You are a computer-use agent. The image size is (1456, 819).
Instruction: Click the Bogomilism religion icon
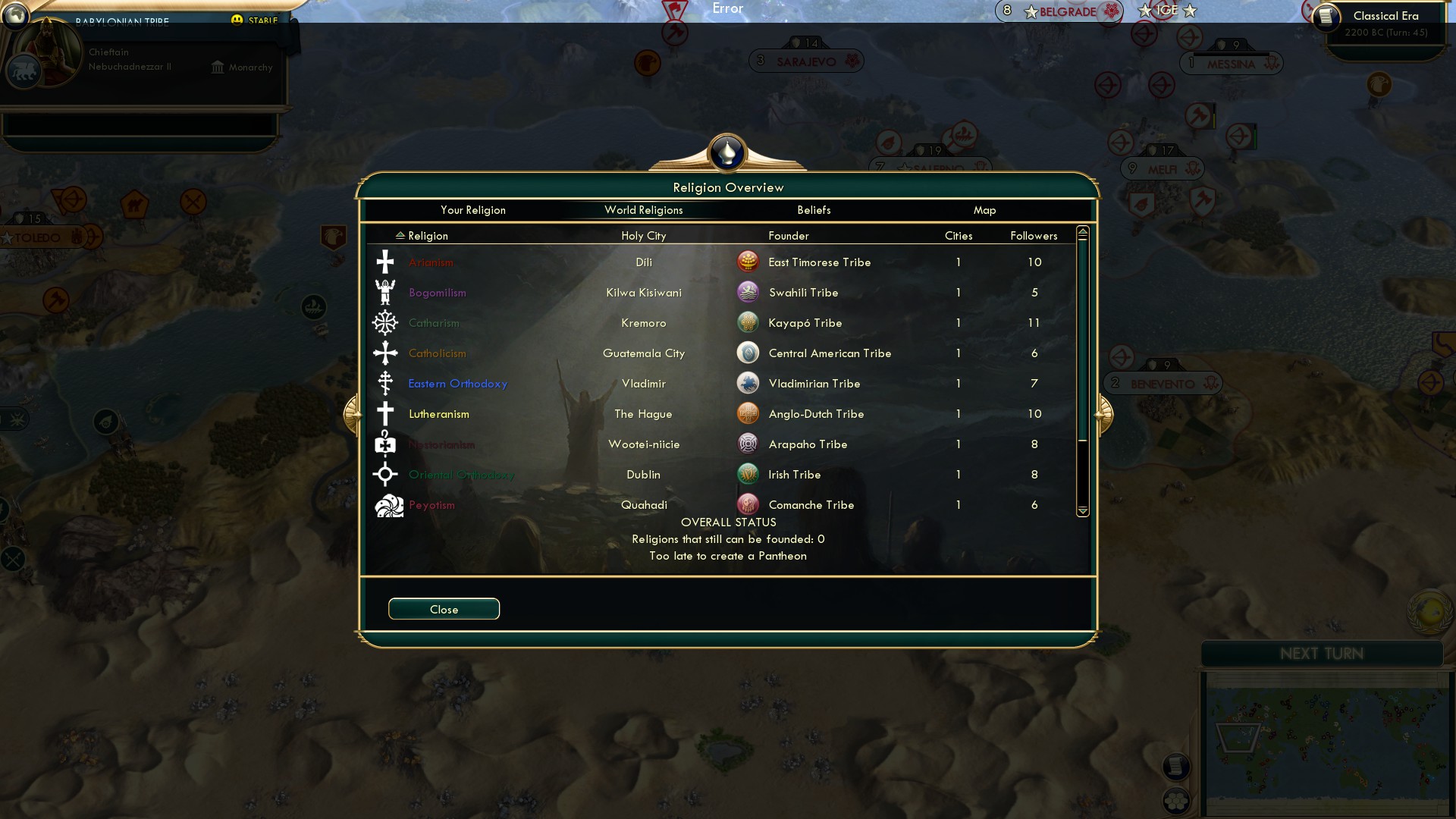[386, 292]
